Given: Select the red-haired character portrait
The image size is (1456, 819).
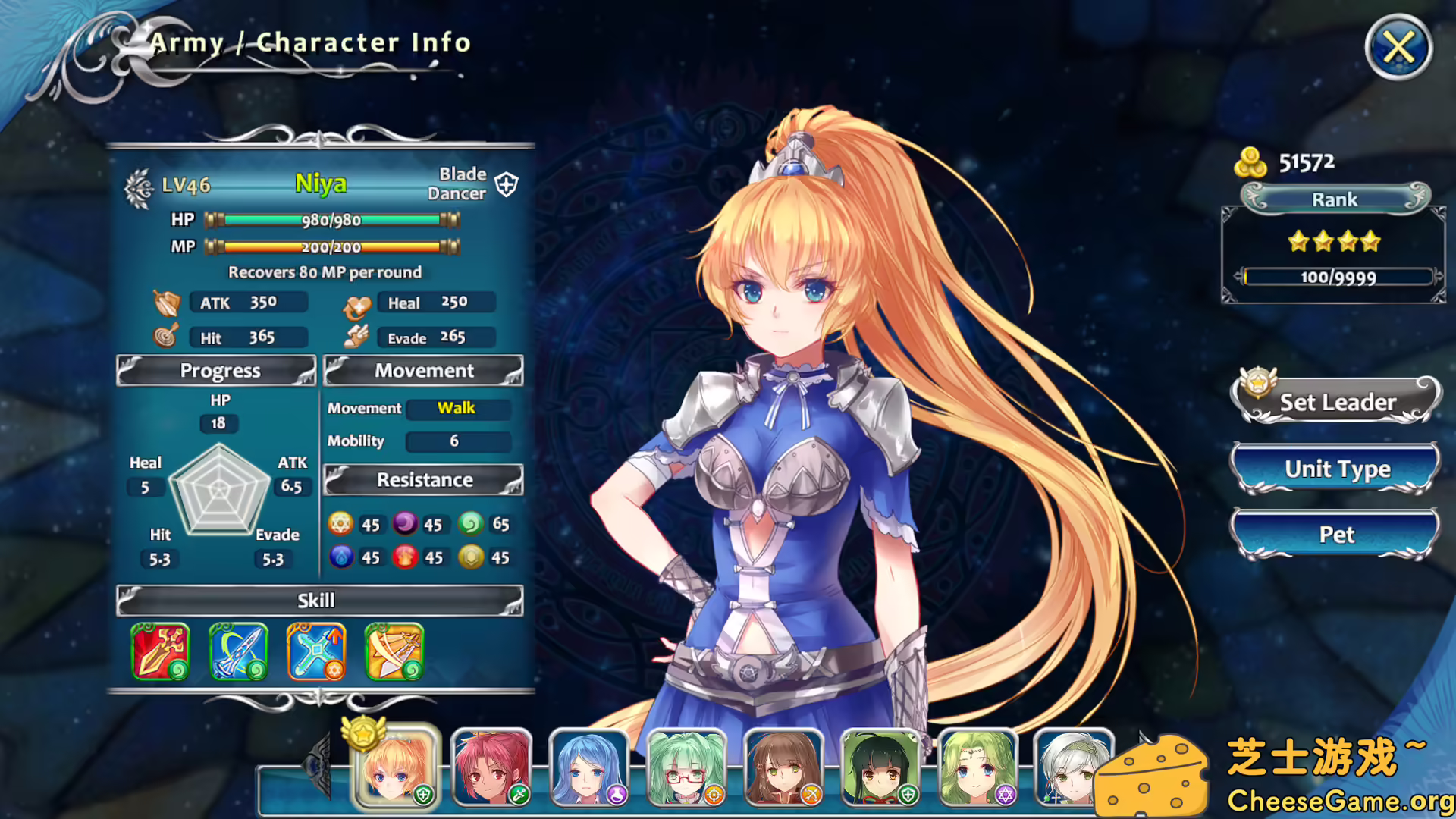Looking at the screenshot, I should tap(492, 766).
